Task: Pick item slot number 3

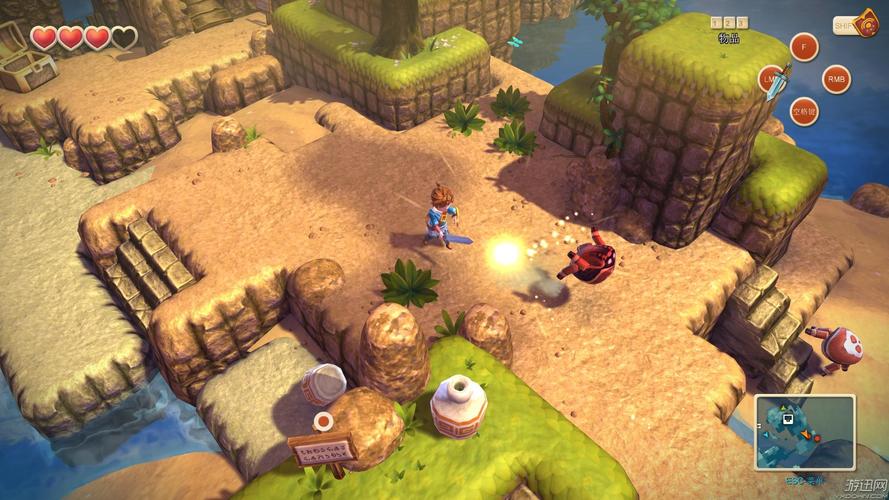Action: click(742, 22)
